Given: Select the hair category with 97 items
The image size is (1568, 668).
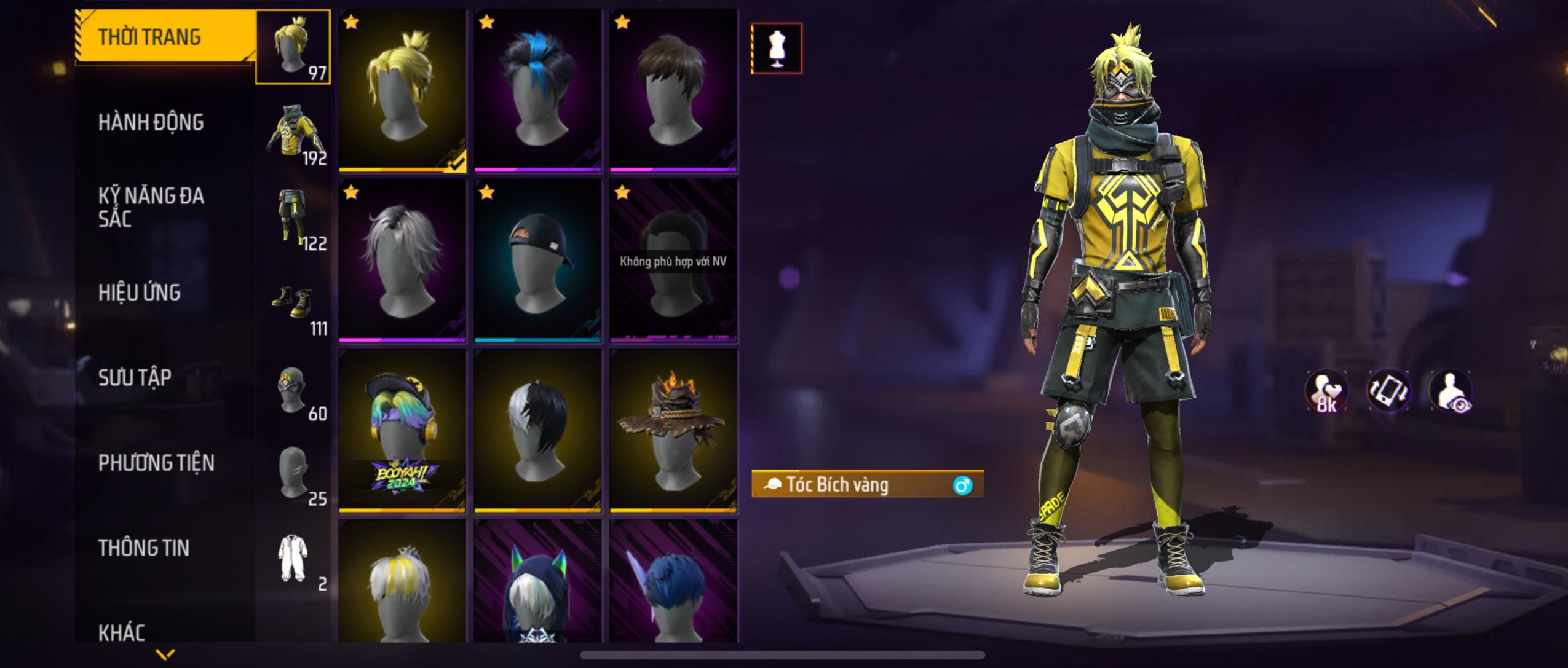Looking at the screenshot, I should [x=293, y=47].
